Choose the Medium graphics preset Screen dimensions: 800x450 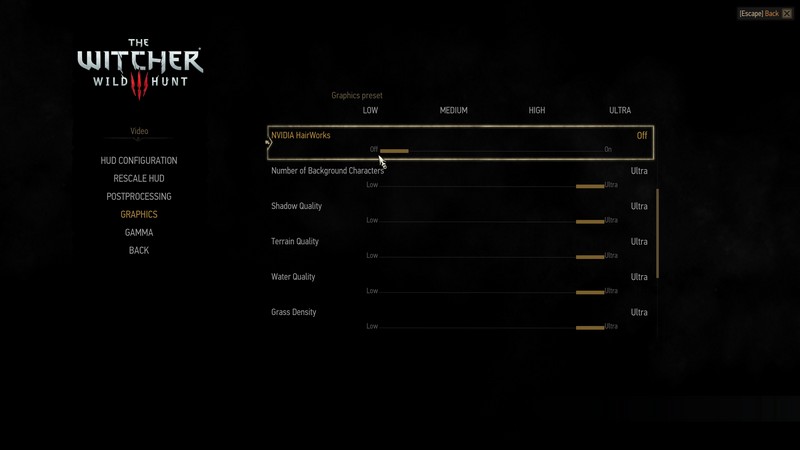(453, 110)
